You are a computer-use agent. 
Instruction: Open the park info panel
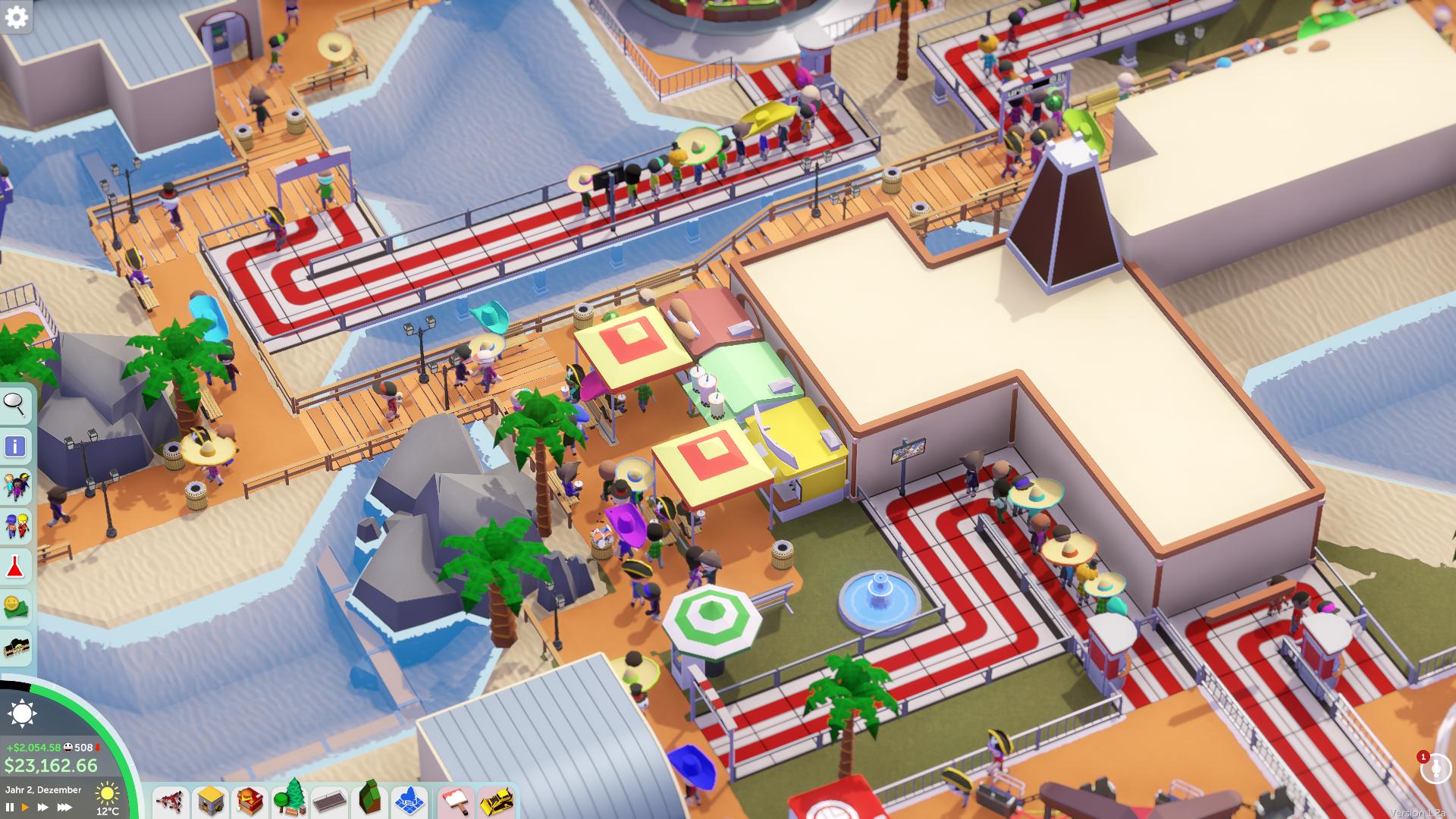15,446
